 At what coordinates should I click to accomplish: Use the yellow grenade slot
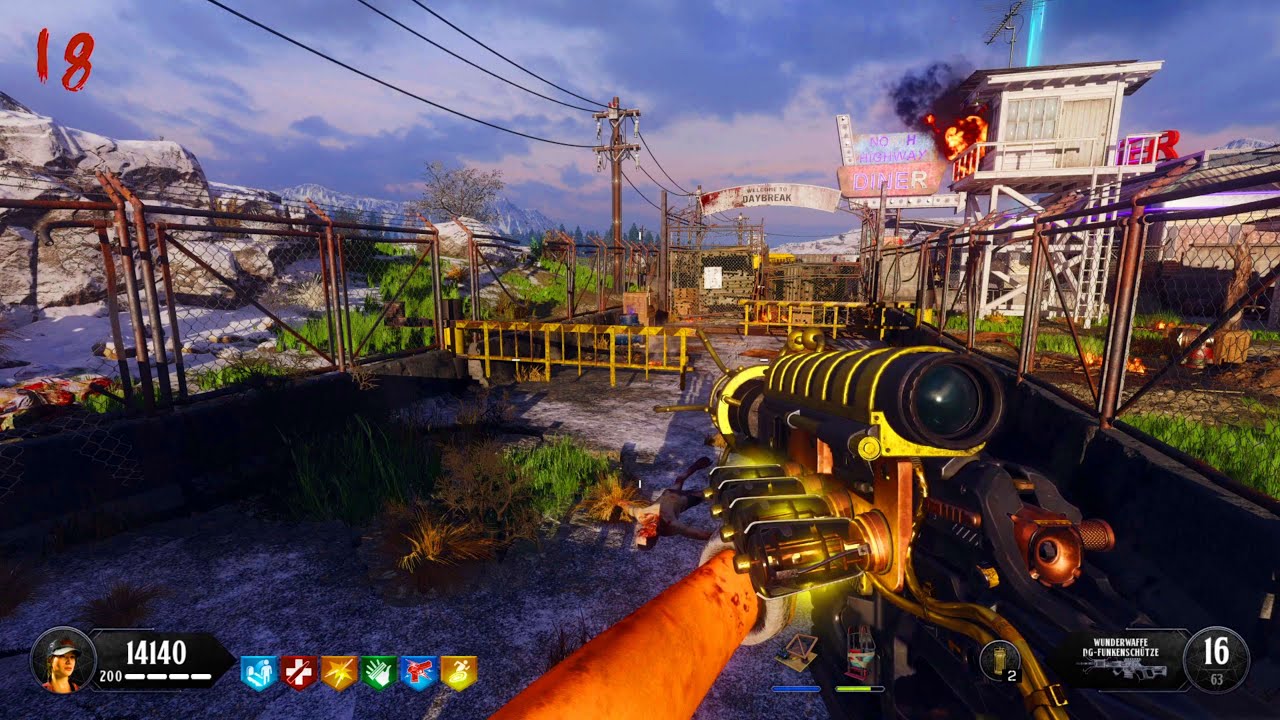click(999, 660)
